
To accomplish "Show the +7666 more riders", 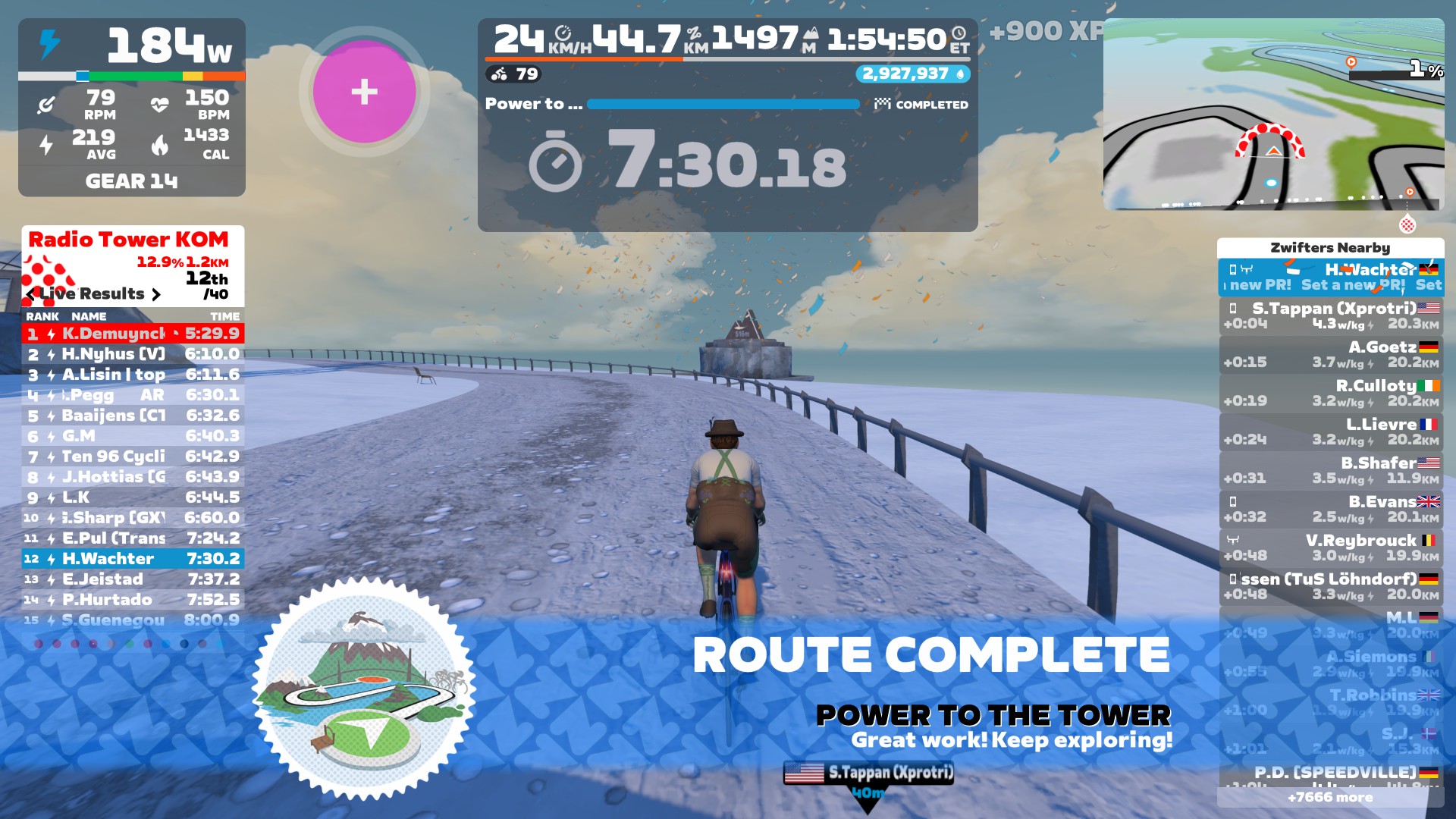I will click(1330, 797).
